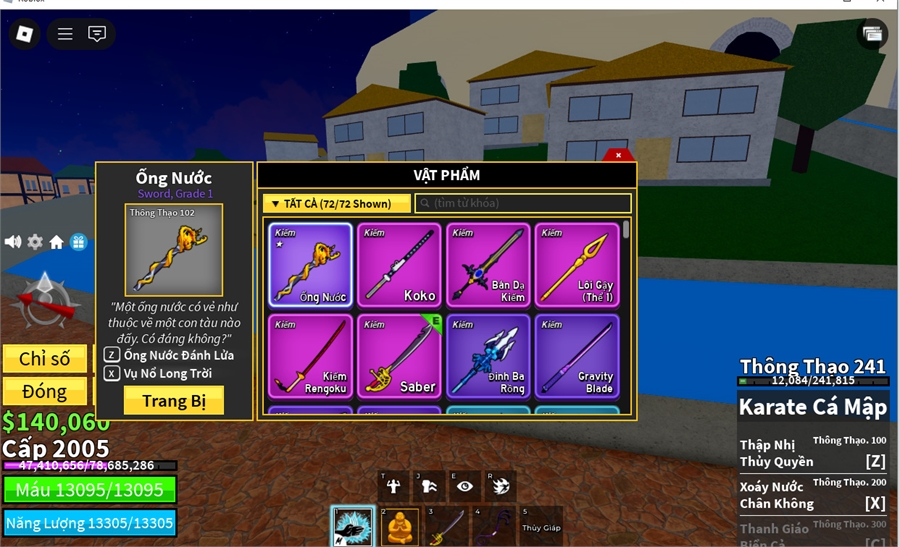Choose the Koko sword in inventory
900x547 pixels.
399,265
